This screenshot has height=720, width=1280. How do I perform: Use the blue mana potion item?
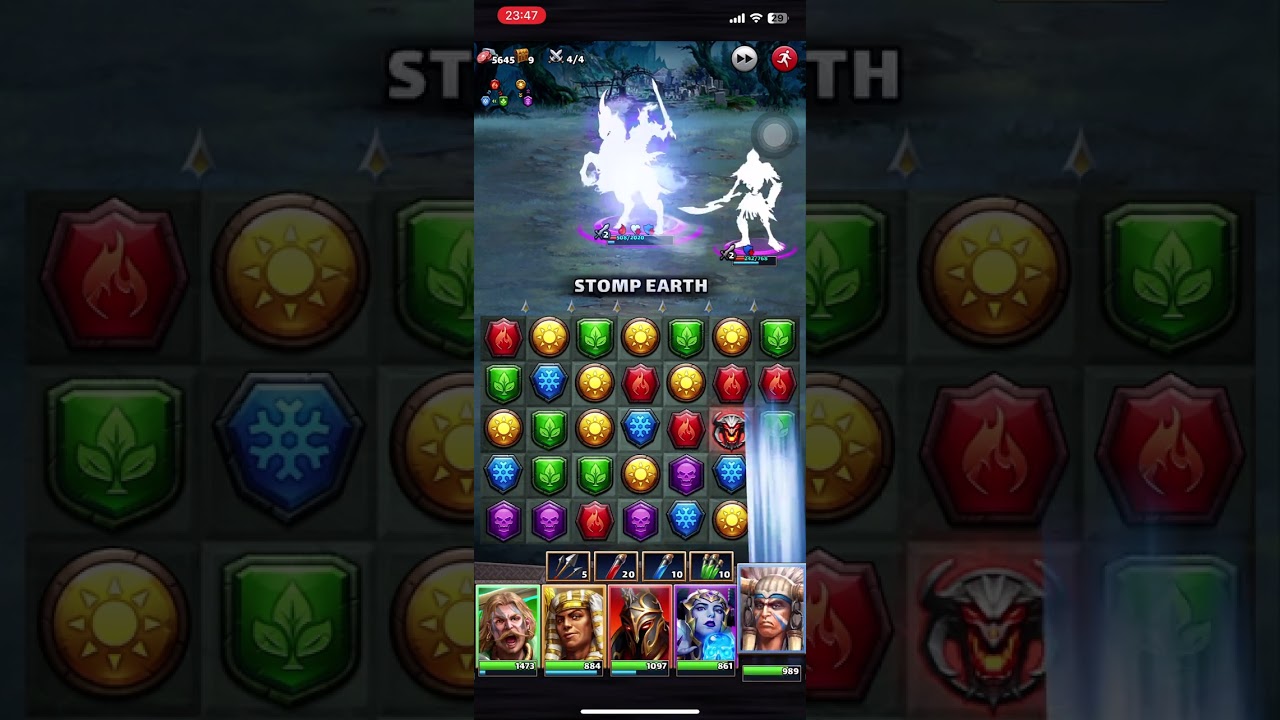tap(663, 567)
